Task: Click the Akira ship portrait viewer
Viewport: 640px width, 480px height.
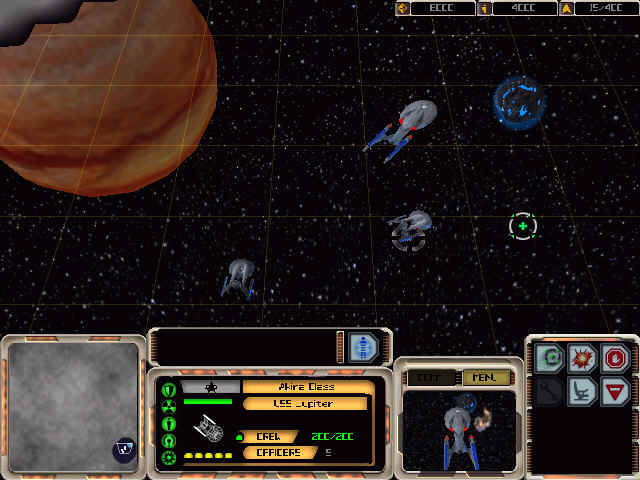Action: (x=459, y=429)
